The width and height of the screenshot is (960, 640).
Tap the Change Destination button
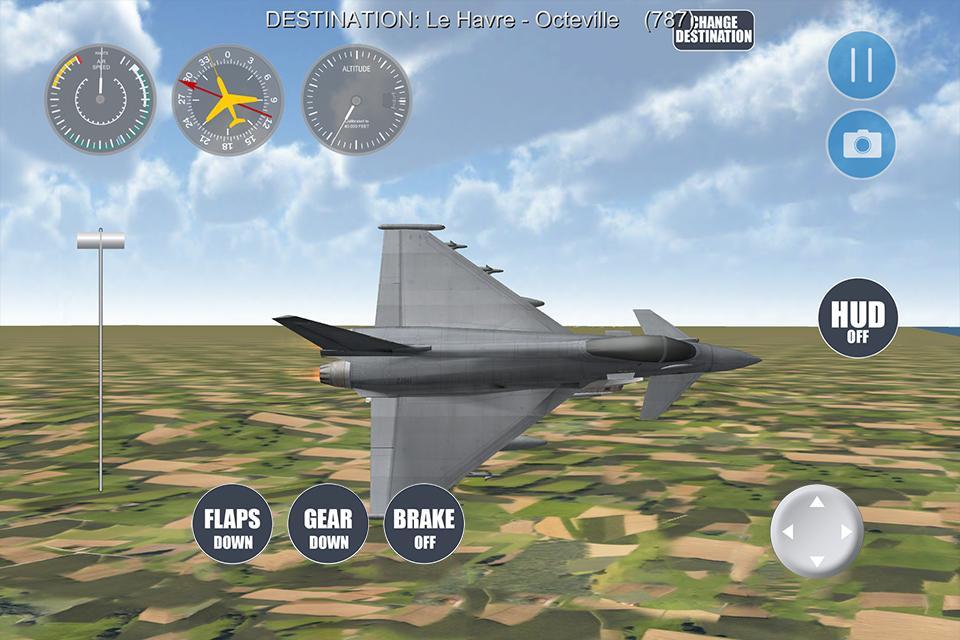tap(713, 30)
